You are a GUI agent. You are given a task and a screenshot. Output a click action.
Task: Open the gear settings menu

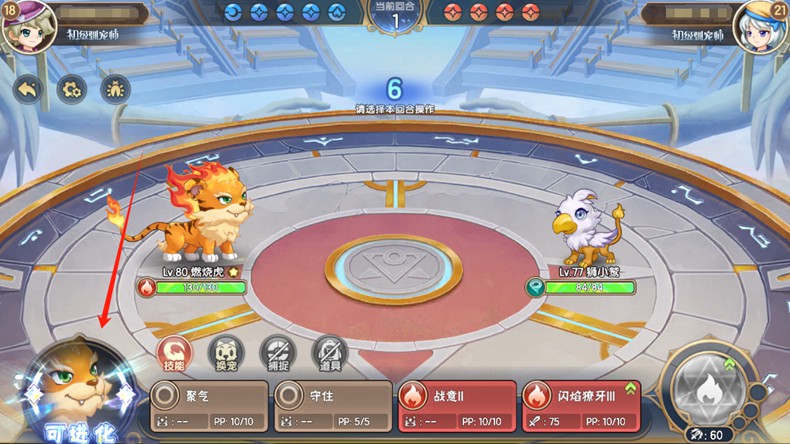(x=71, y=90)
